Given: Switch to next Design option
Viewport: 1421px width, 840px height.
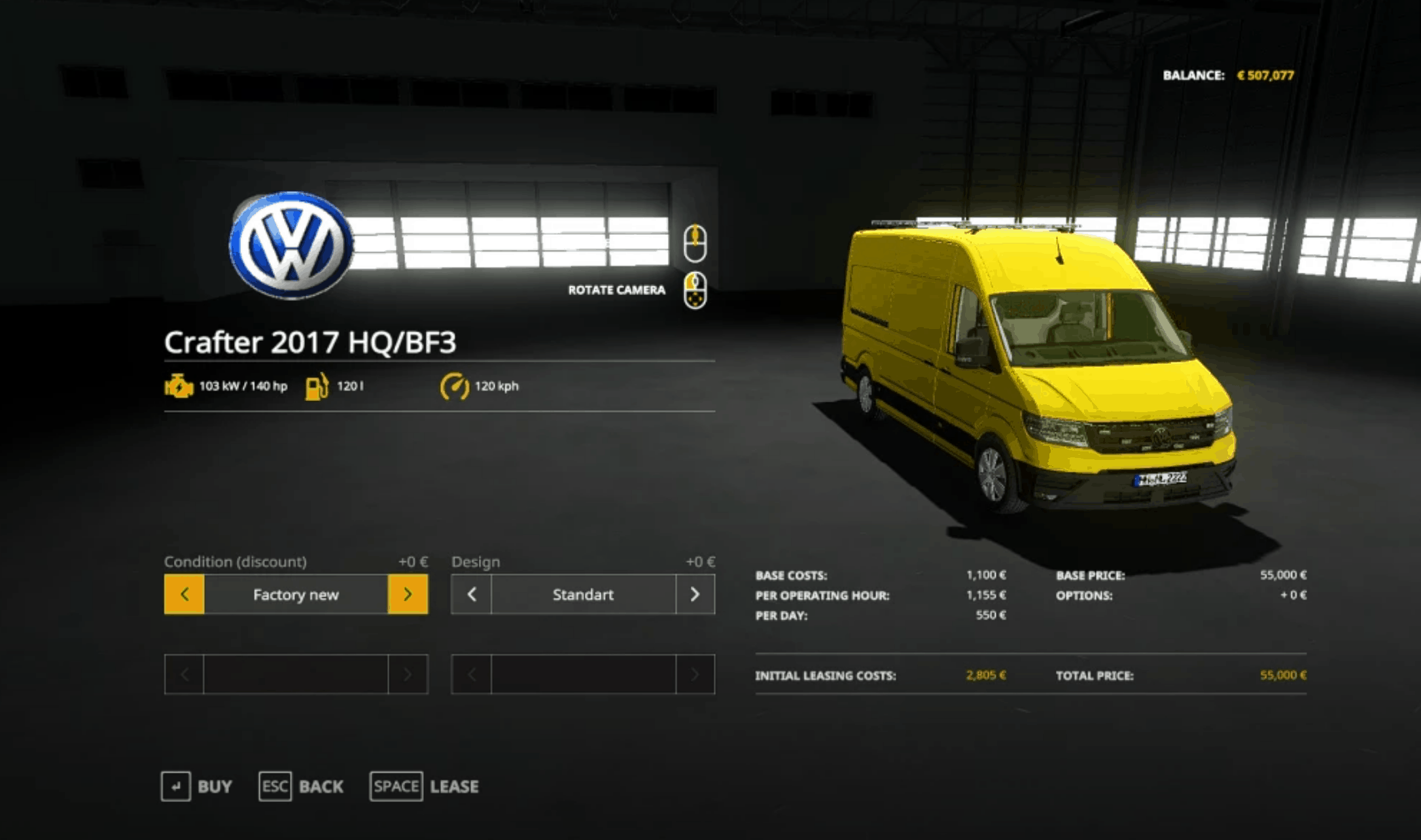Looking at the screenshot, I should coord(695,594).
